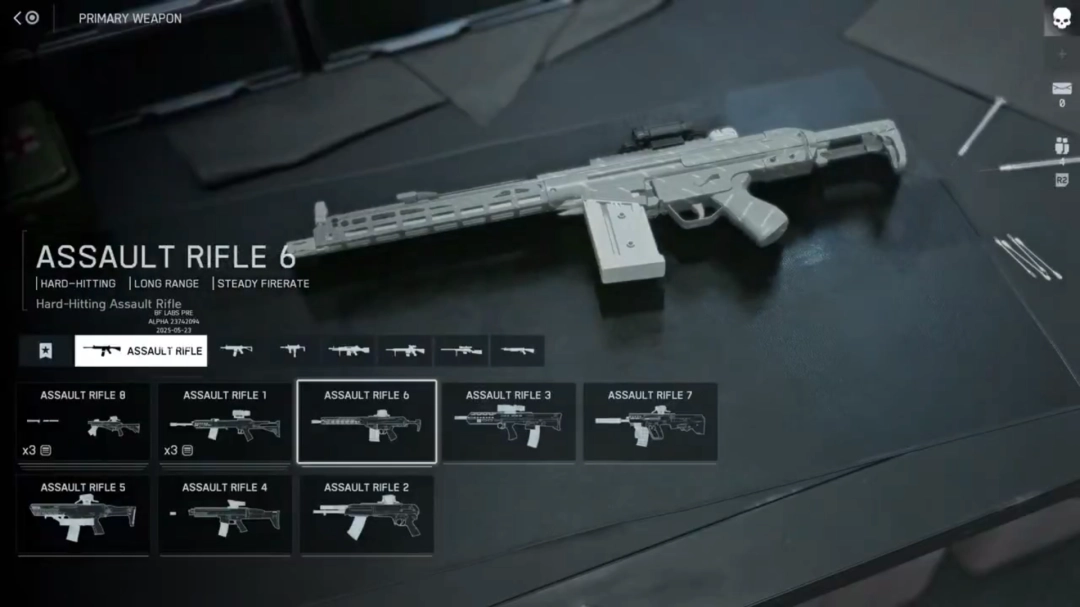The image size is (1080, 607).
Task: Equip the Assault Rifle 5 tile
Action: [83, 515]
